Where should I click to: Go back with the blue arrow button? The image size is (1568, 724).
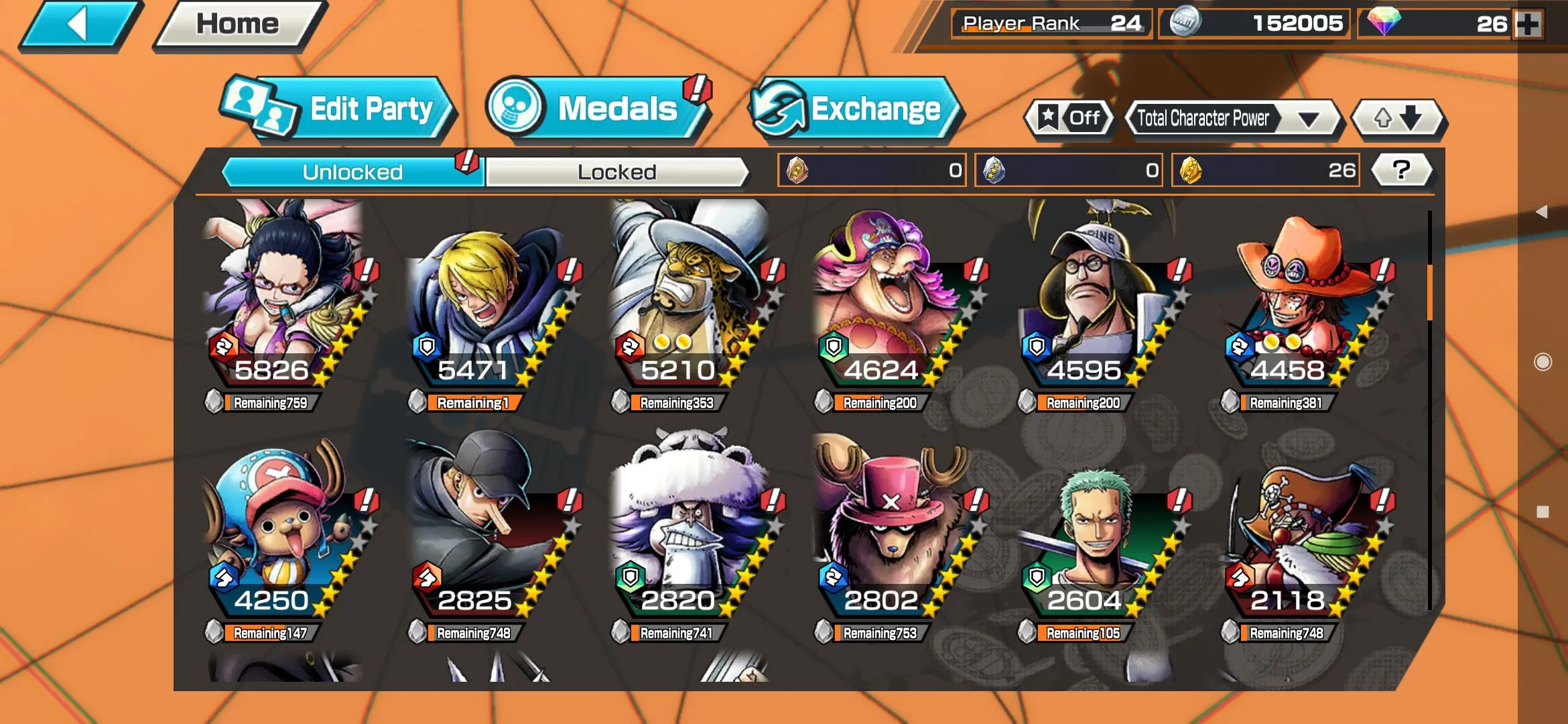[79, 25]
